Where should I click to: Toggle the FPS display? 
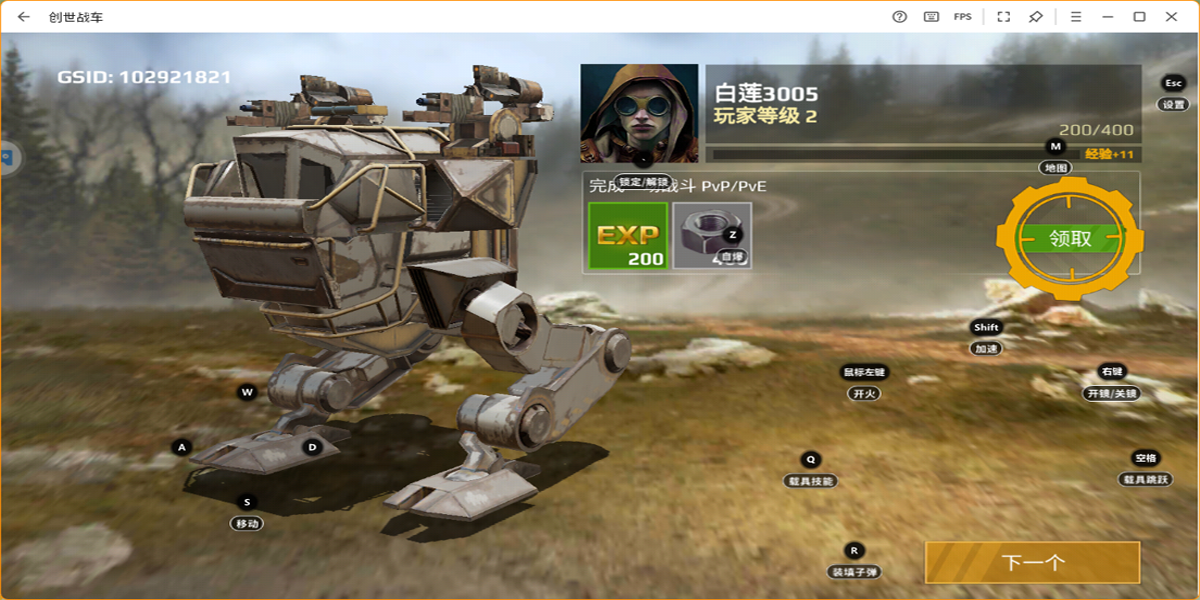[x=962, y=17]
